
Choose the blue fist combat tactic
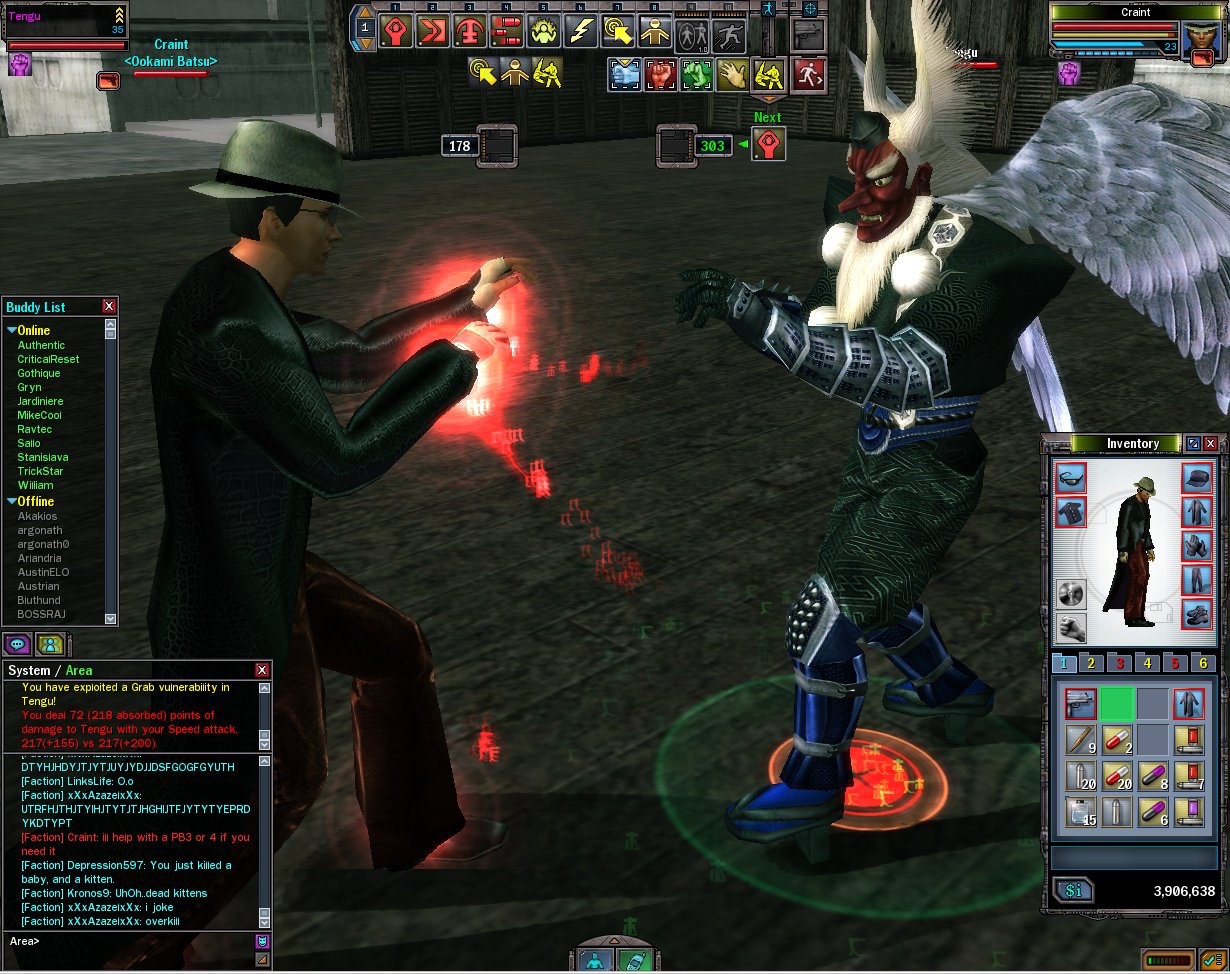click(624, 73)
